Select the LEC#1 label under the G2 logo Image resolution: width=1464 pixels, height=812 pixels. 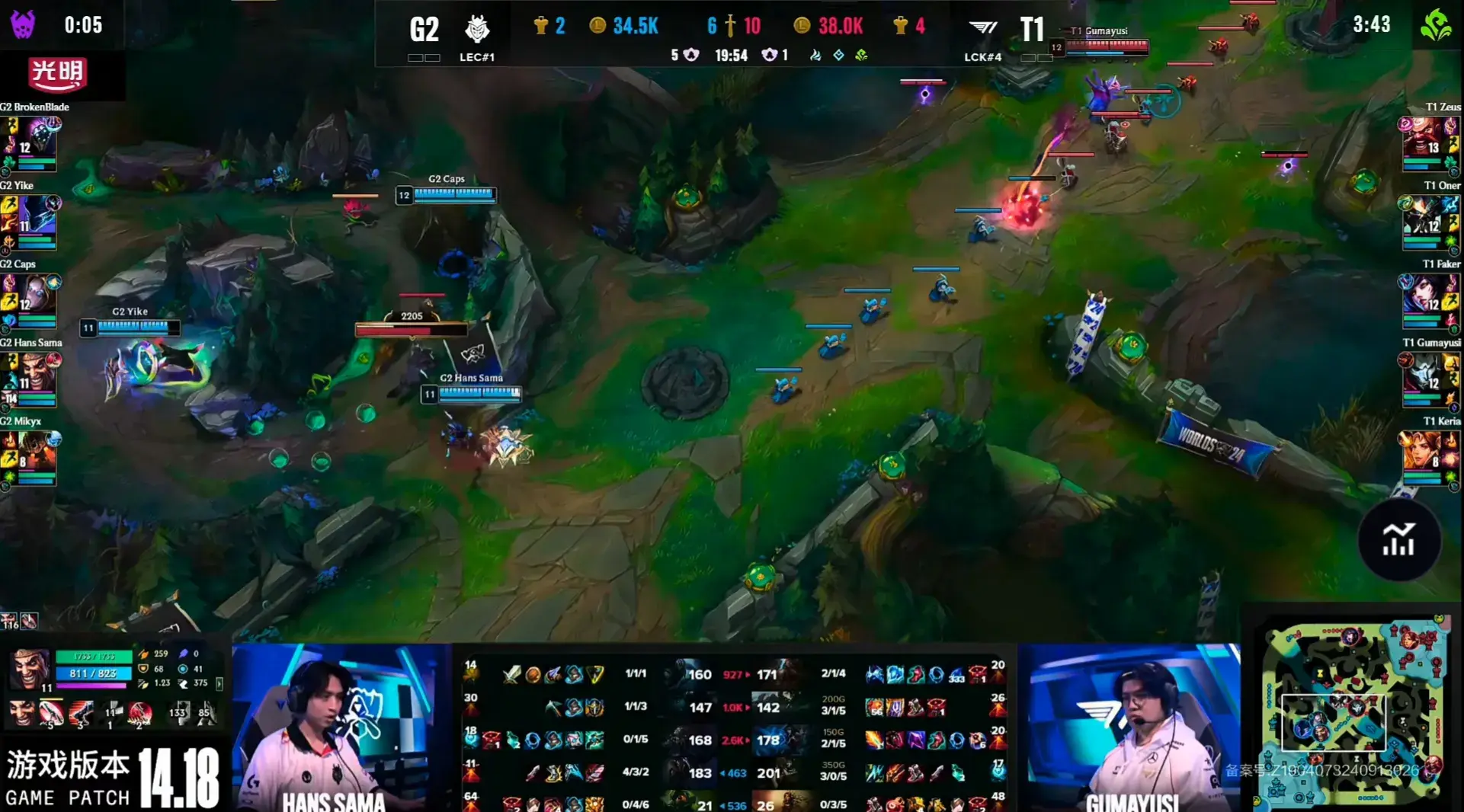click(x=476, y=57)
